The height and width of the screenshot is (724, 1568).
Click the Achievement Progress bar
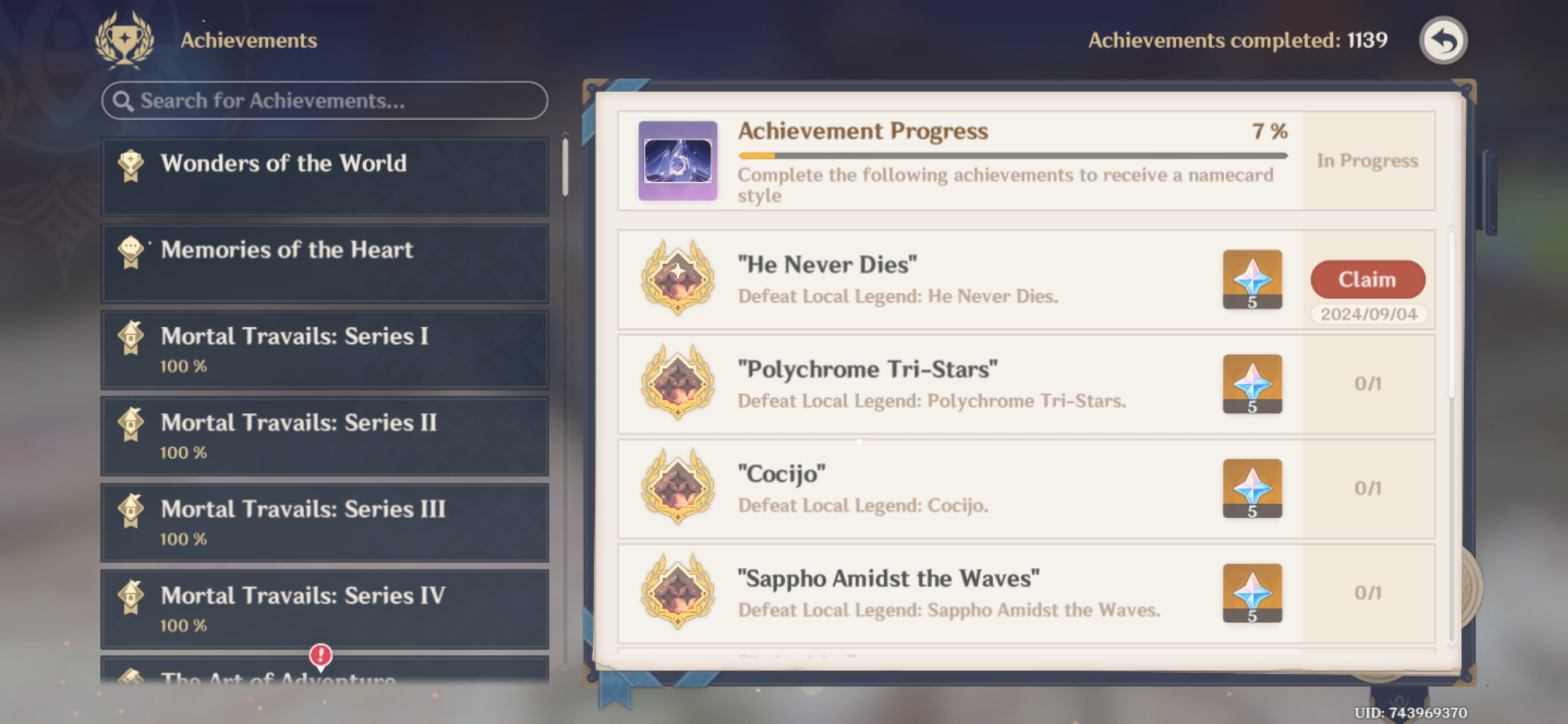coord(1012,155)
